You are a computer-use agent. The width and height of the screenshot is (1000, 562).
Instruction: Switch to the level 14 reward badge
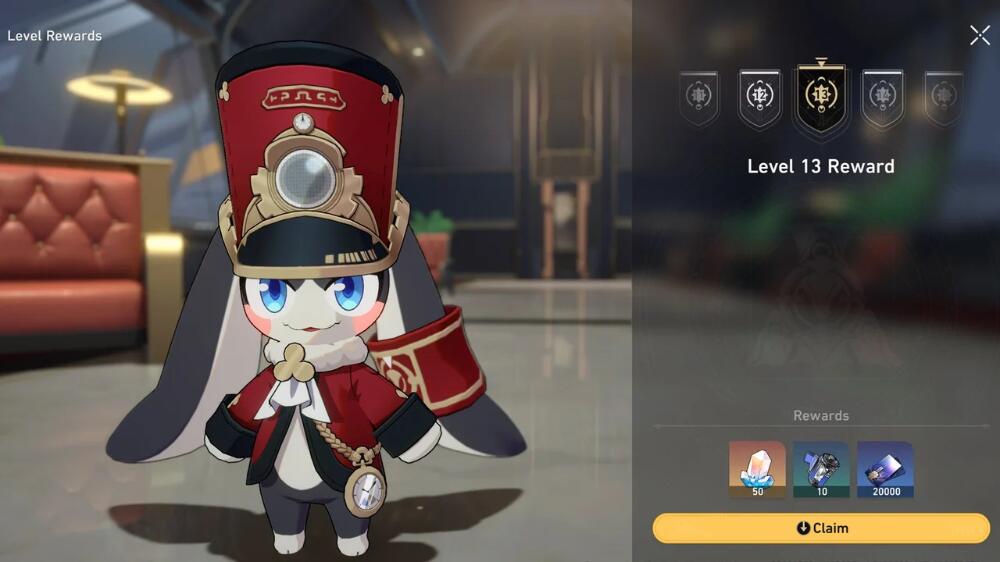coord(882,98)
